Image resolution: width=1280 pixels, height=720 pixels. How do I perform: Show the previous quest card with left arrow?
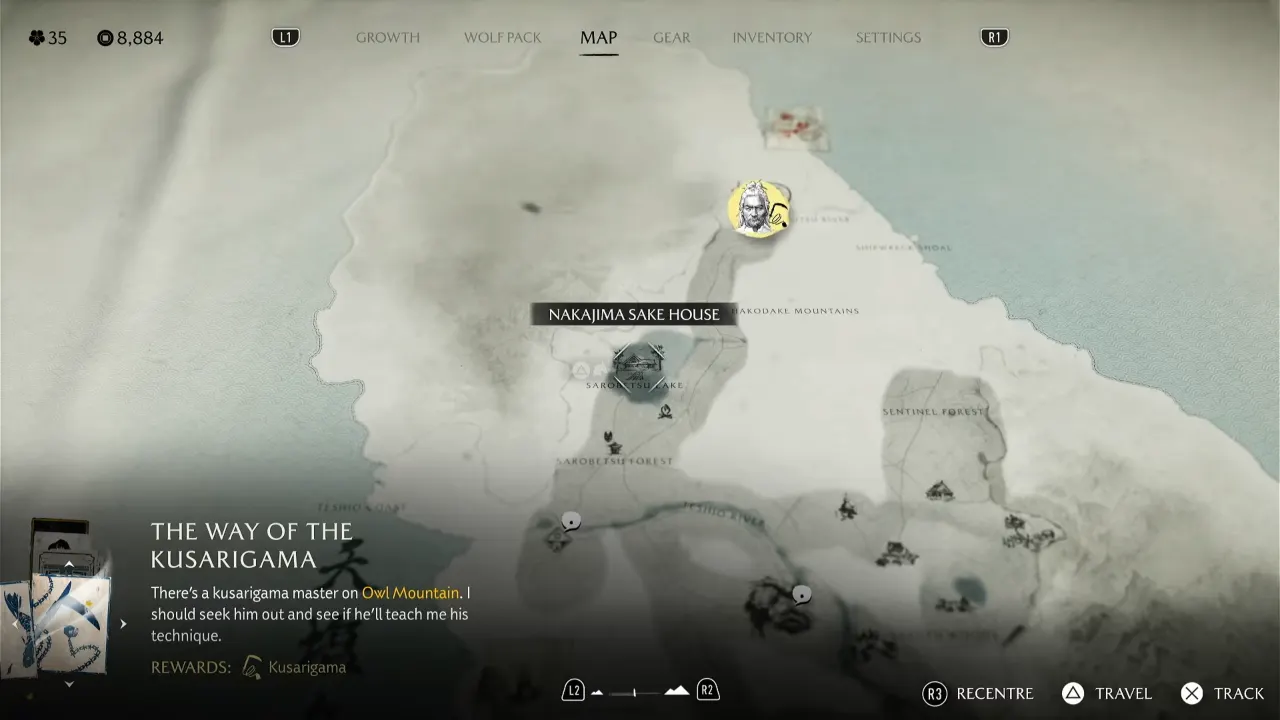15,624
